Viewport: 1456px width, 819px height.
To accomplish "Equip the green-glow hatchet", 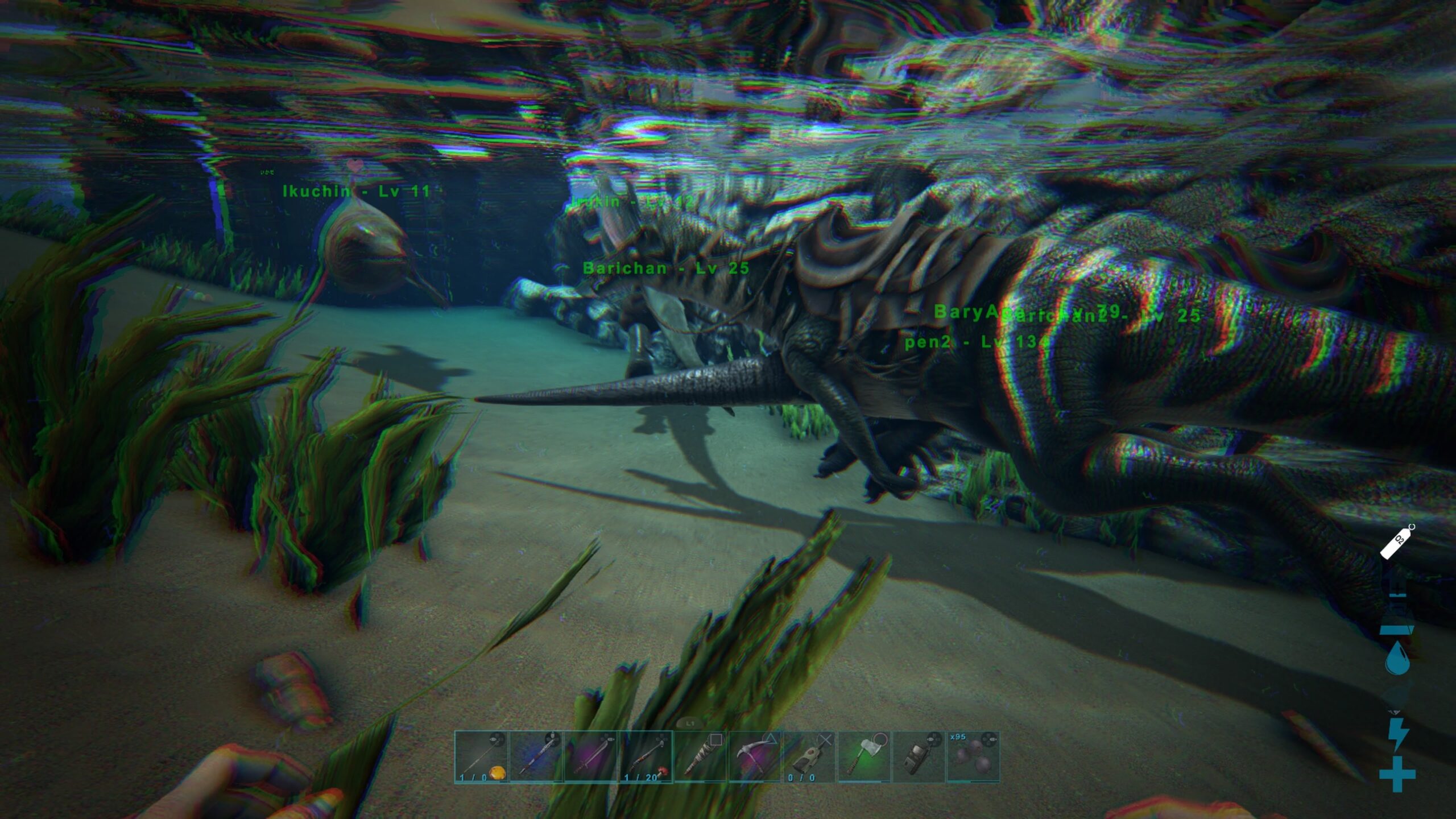I will [x=864, y=757].
